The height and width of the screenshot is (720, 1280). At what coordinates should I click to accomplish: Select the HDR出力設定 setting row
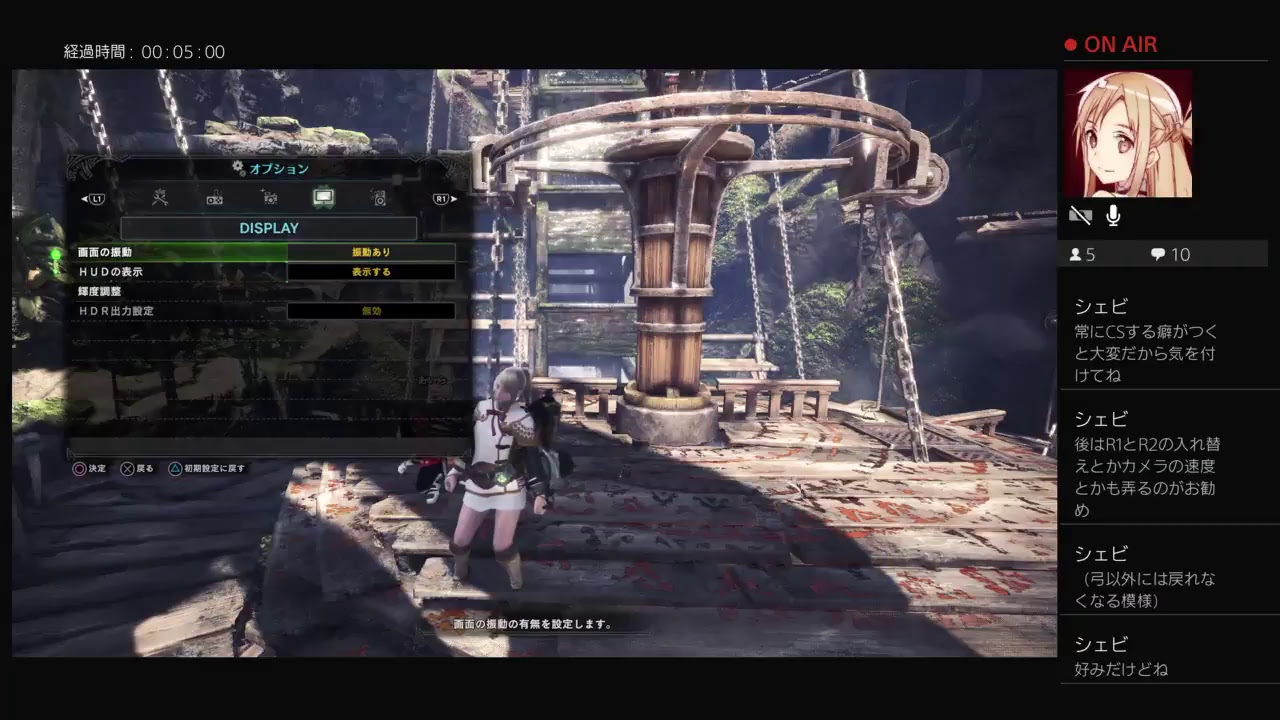pyautogui.click(x=182, y=311)
